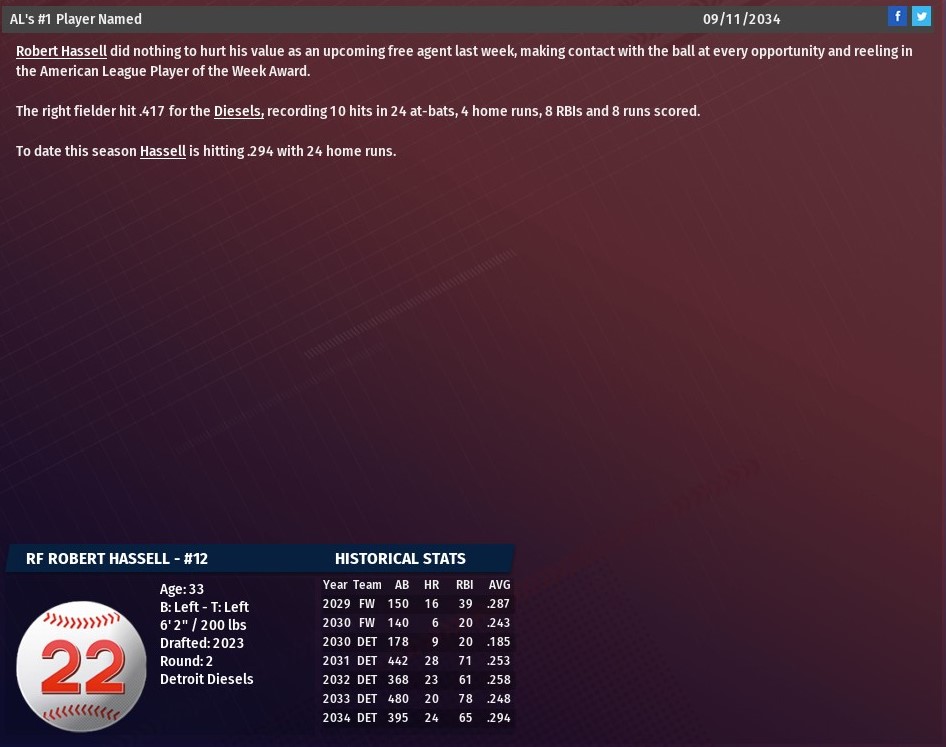The image size is (946, 747).
Task: Share this story on Twitter
Action: 921,16
